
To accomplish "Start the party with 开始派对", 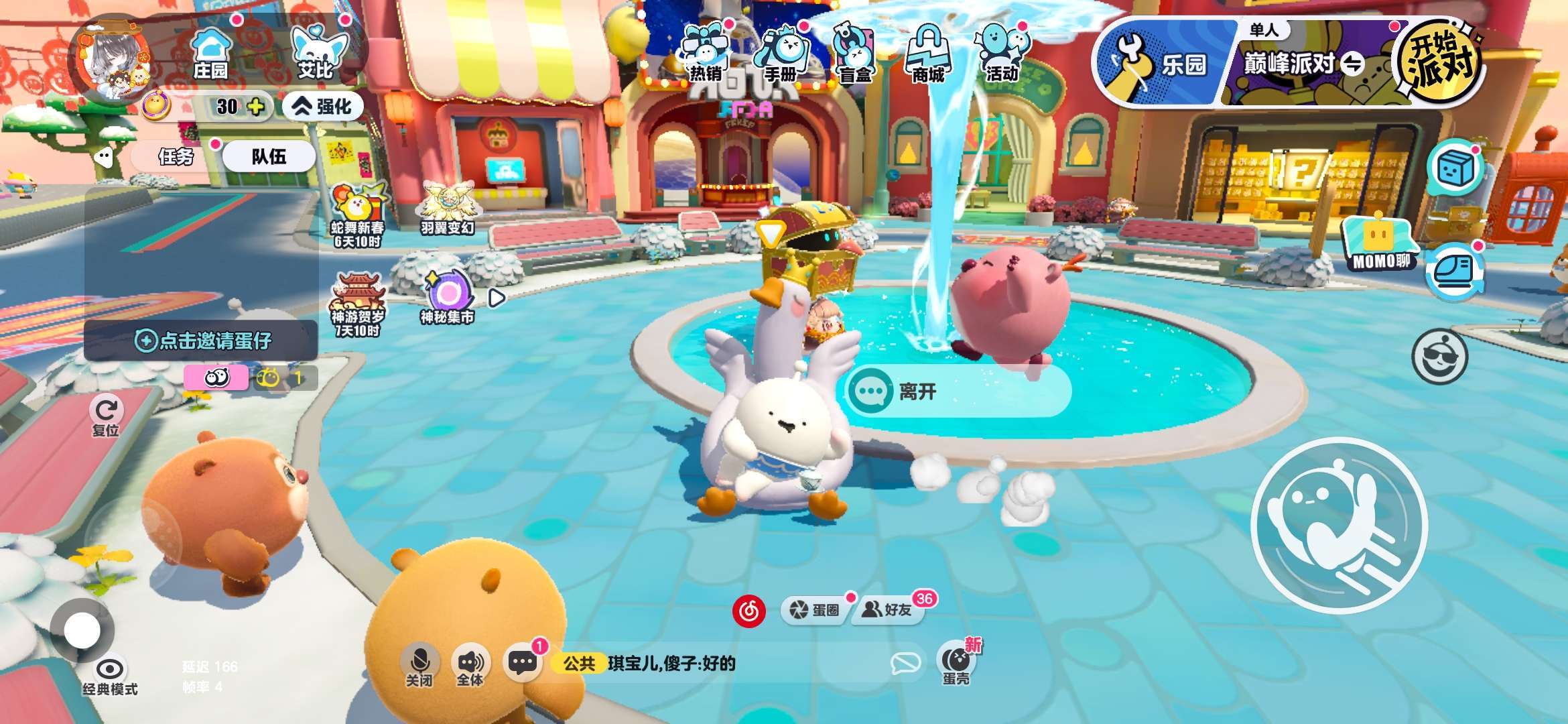I will click(1439, 62).
